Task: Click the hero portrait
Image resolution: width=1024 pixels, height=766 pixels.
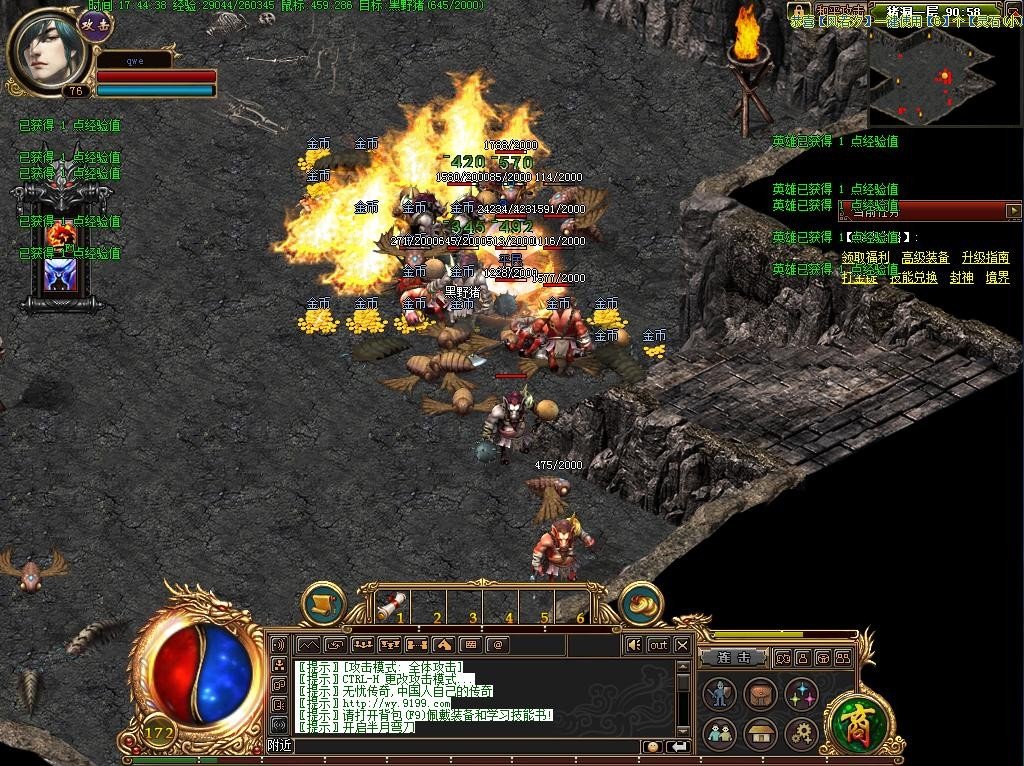Action: click(x=42, y=50)
